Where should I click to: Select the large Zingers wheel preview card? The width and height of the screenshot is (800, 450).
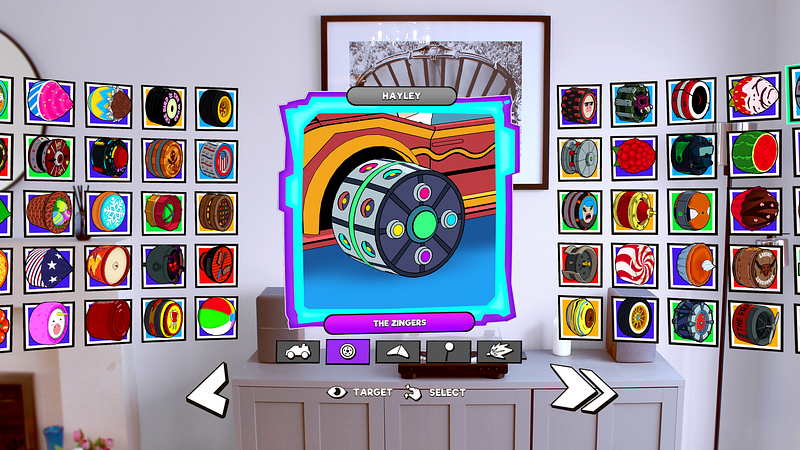[x=400, y=210]
